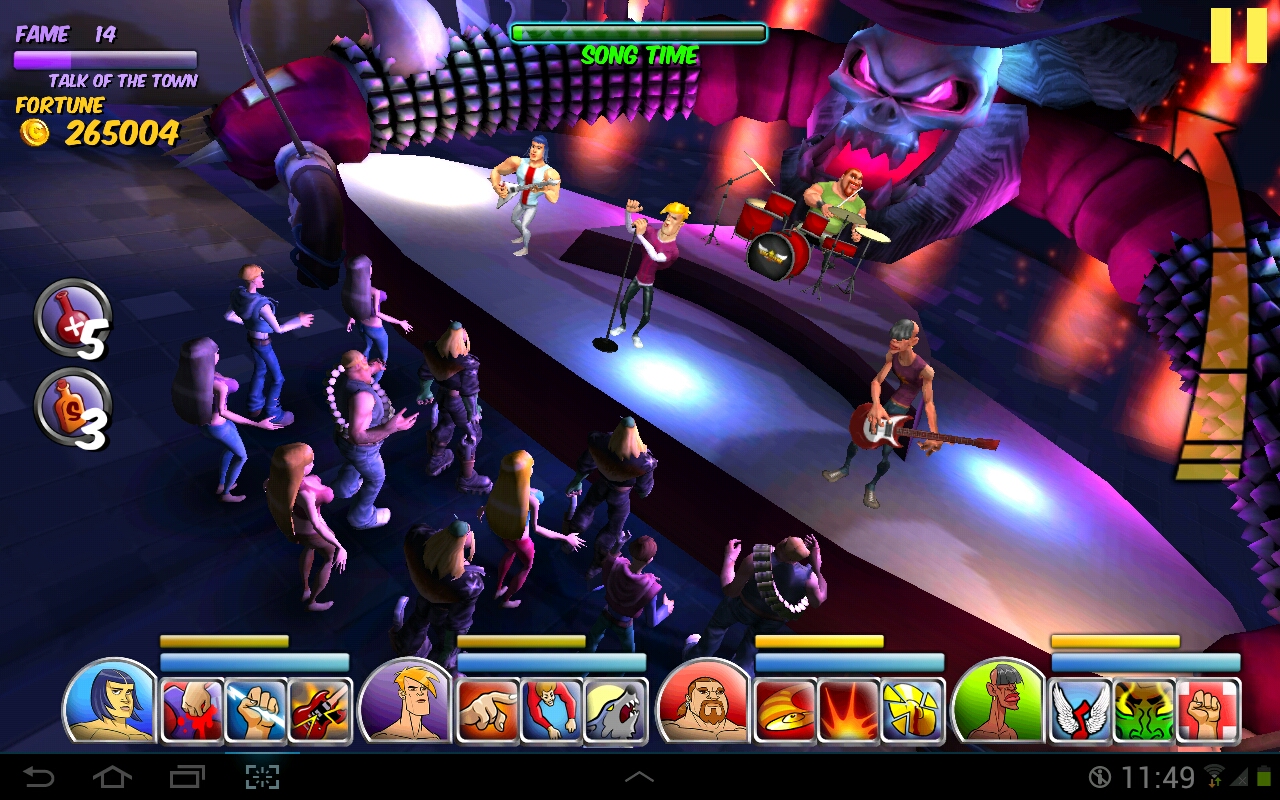This screenshot has width=1280, height=800.
Task: Activate the fist on red cross ability
Action: click(1208, 711)
